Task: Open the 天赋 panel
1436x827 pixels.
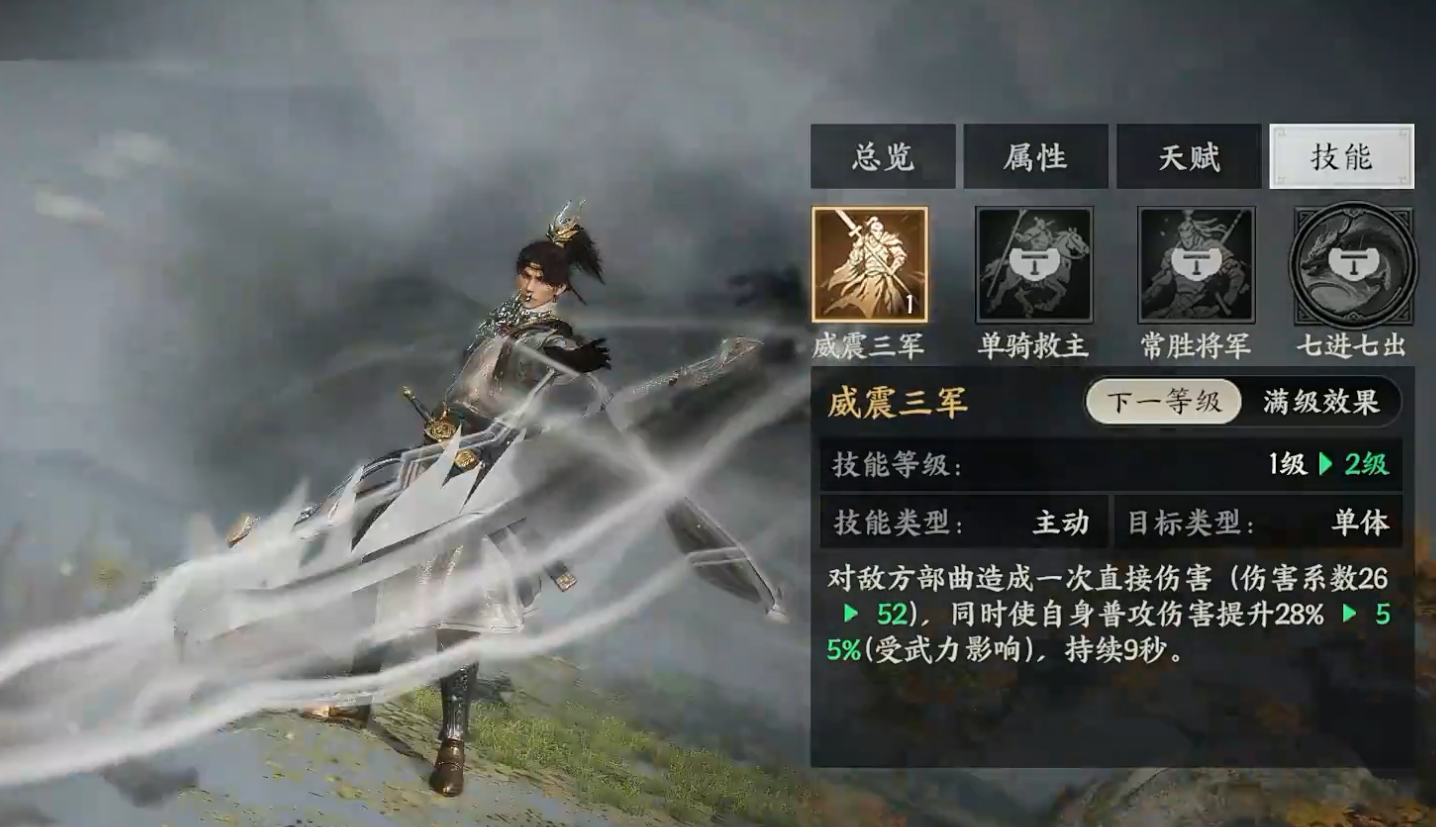Action: click(1188, 157)
